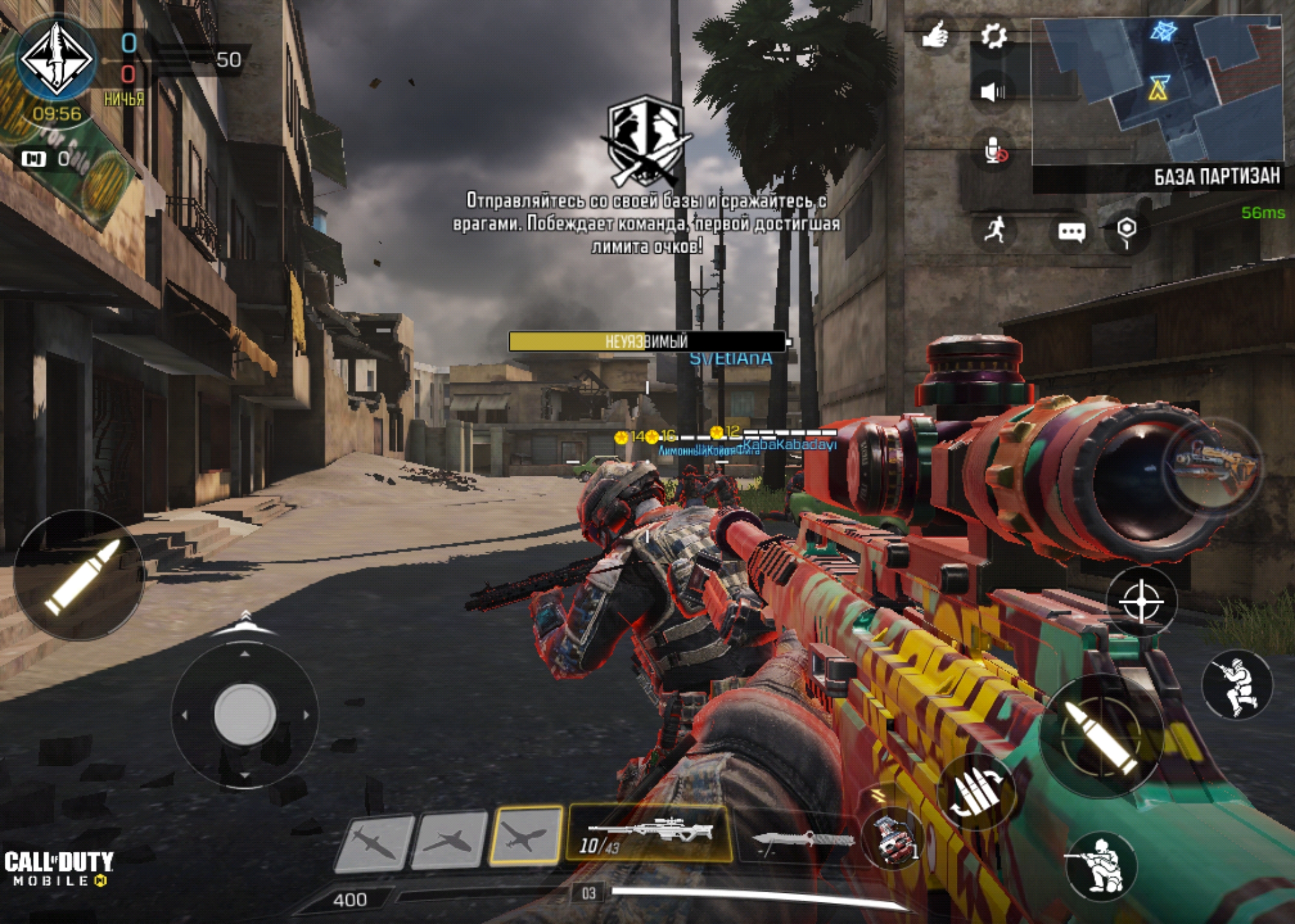Aim down sights with the crosshair button
The height and width of the screenshot is (924, 1295).
(x=1142, y=602)
